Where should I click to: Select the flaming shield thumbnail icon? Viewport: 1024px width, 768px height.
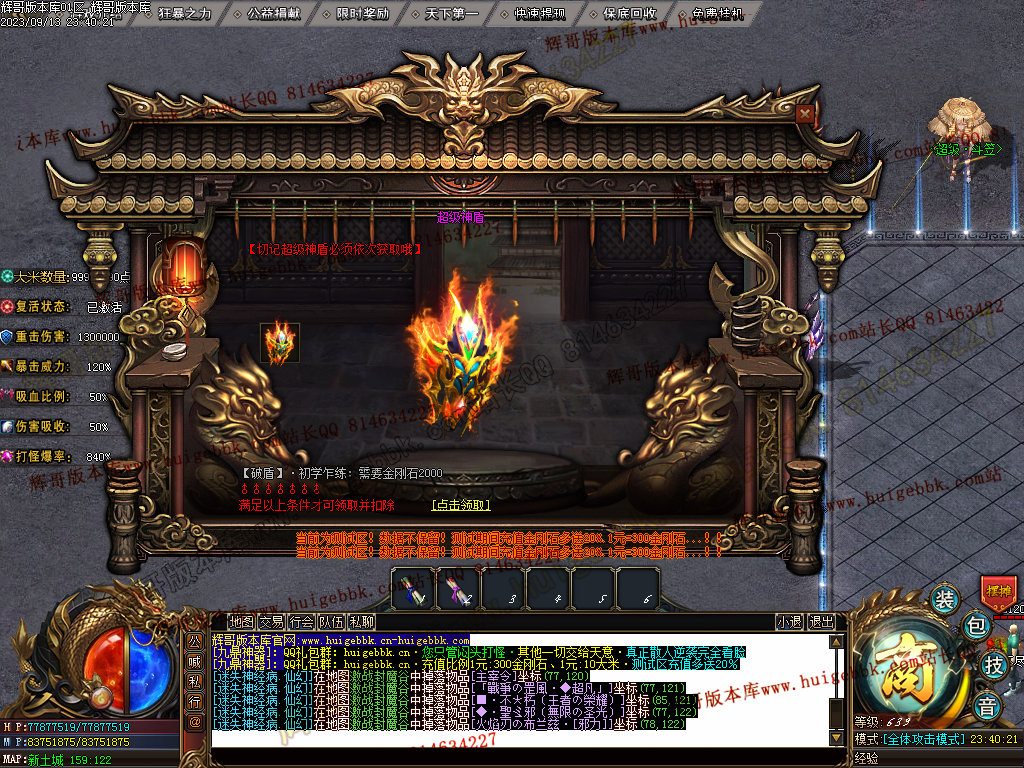[x=279, y=343]
